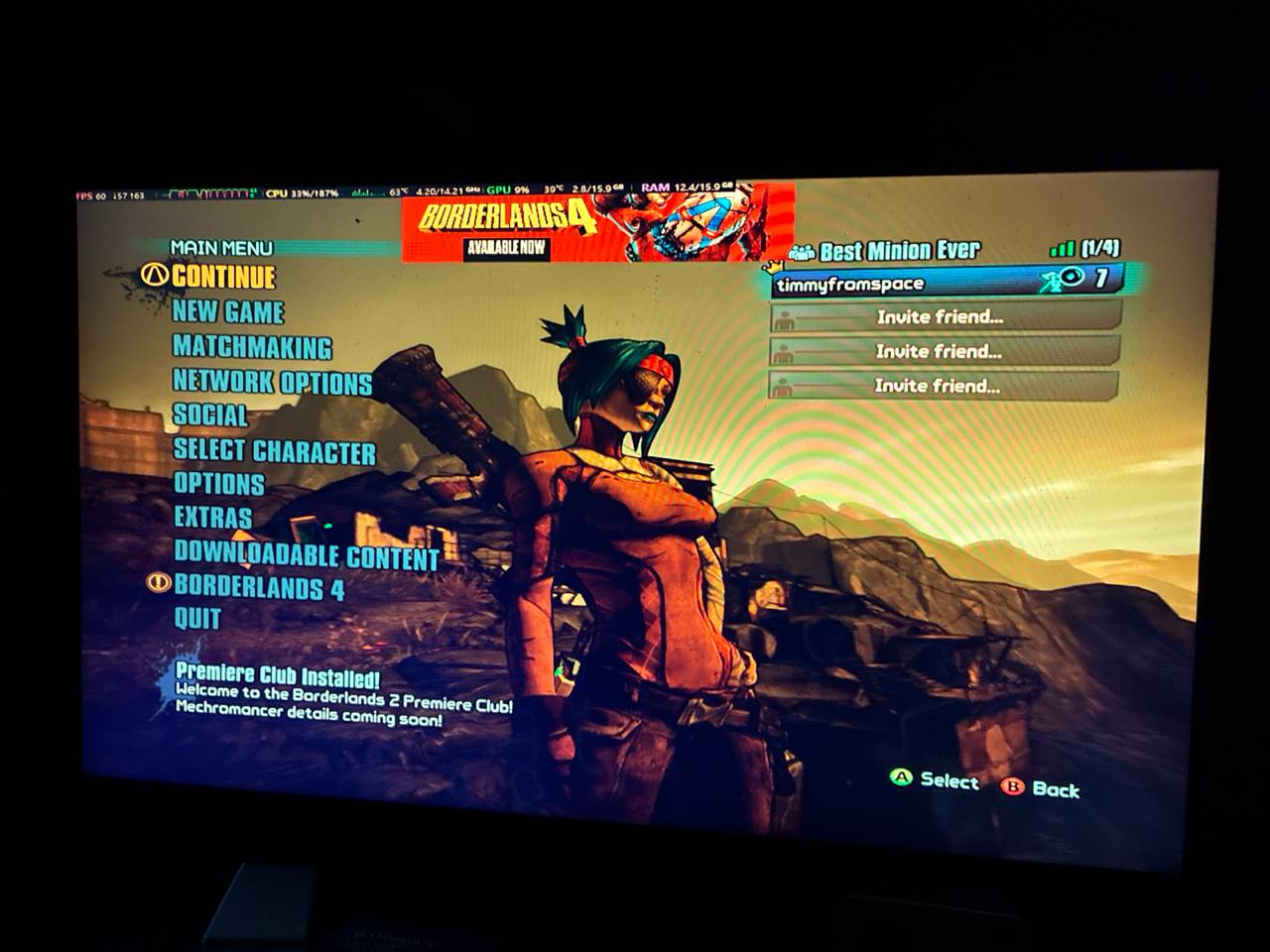Screen dimensions: 1270x952
Task: Start a New Game
Action: pyautogui.click(x=228, y=312)
